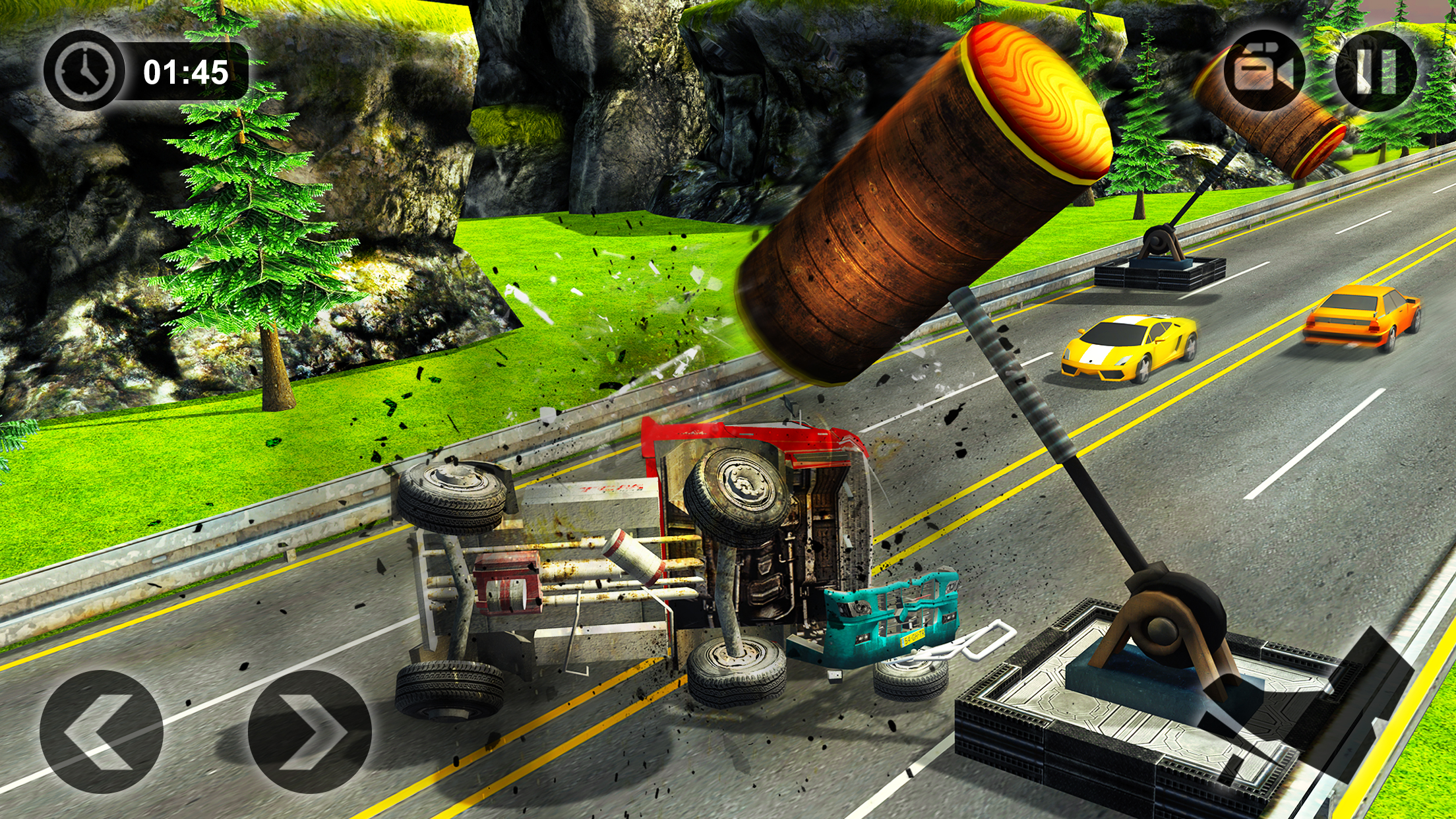
Task: Steer left with the left arrow
Action: click(102, 731)
